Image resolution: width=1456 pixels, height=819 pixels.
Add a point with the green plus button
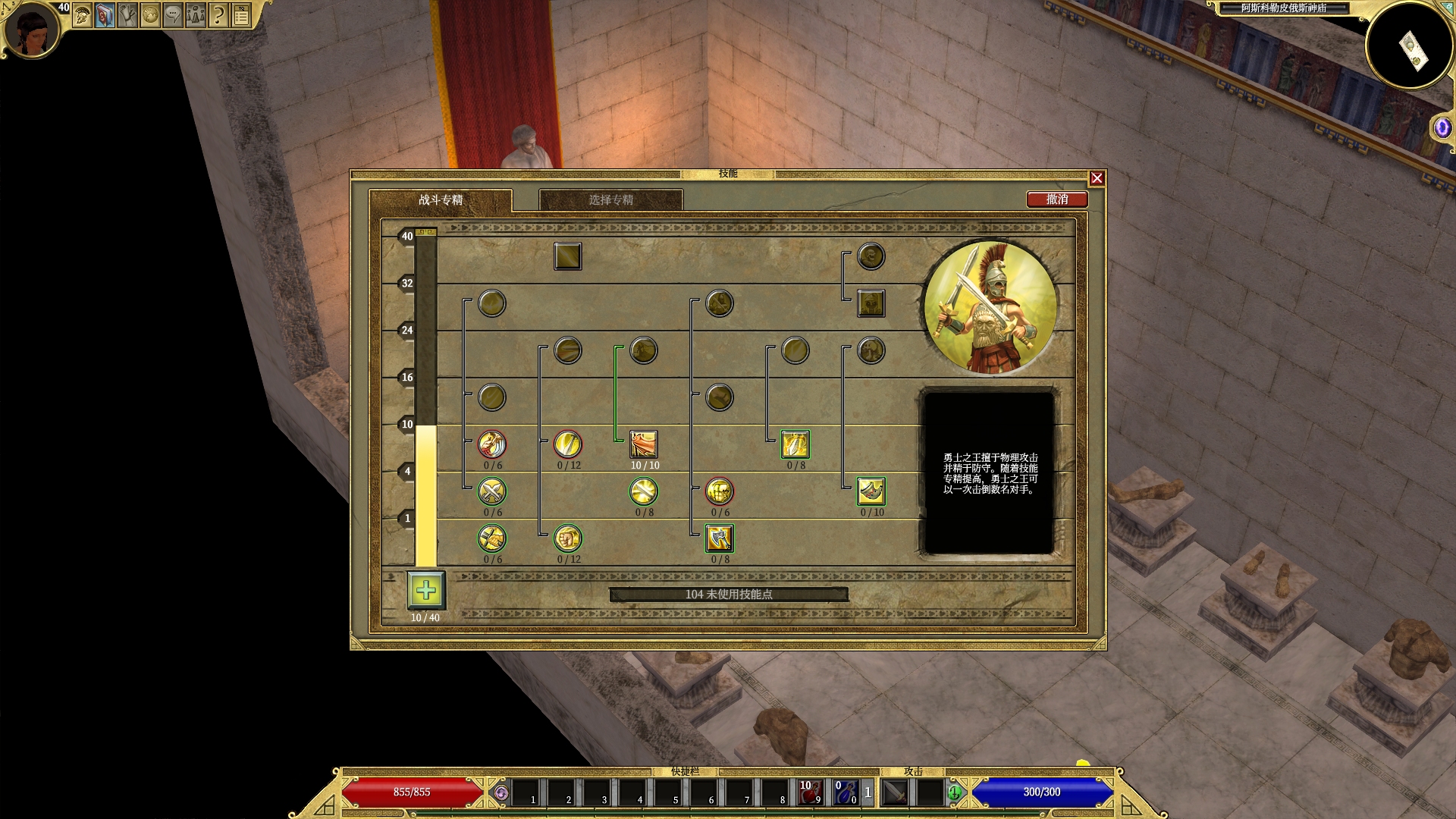pos(425,591)
